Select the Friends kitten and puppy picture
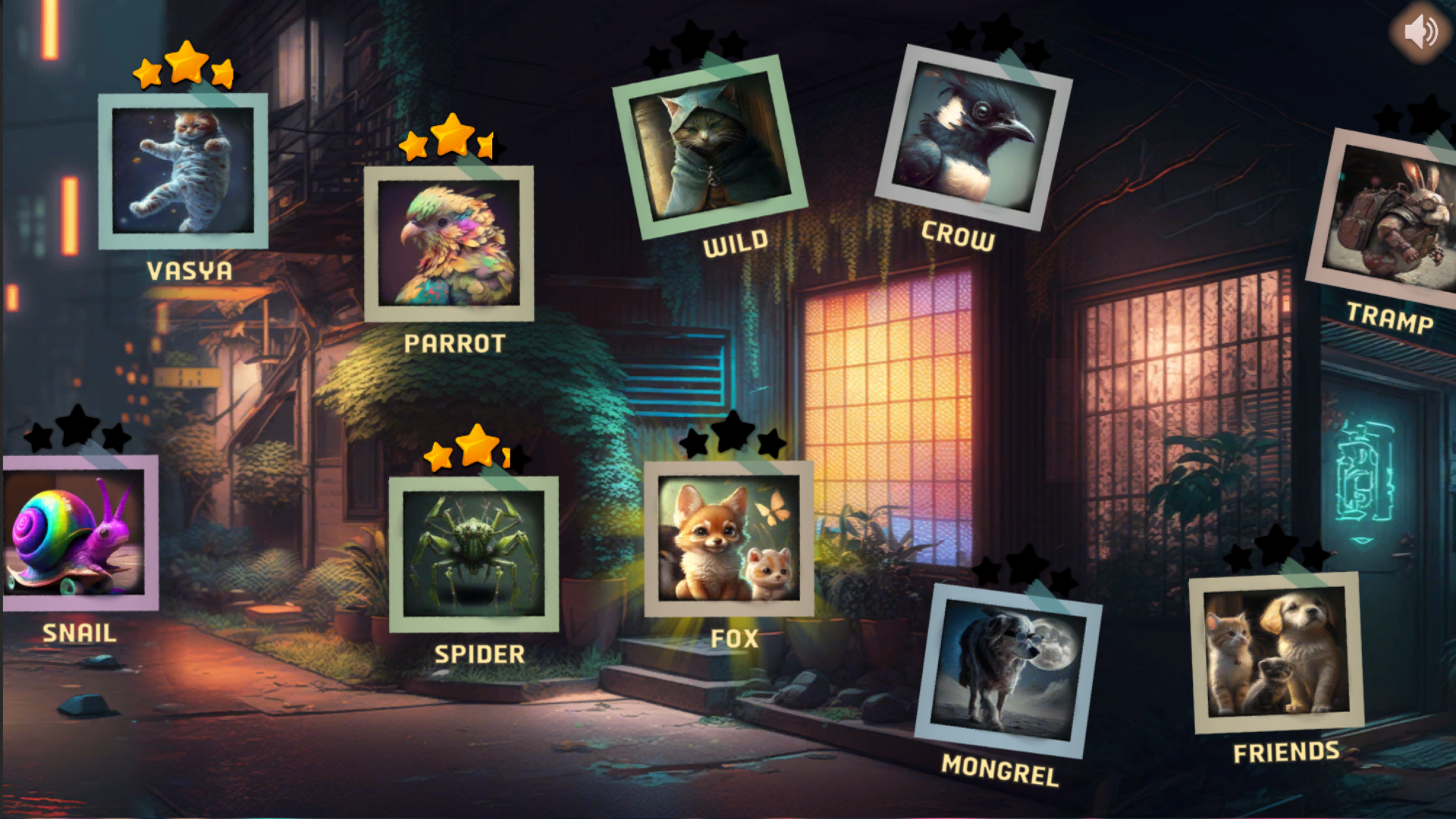1456x819 pixels. 1276,653
